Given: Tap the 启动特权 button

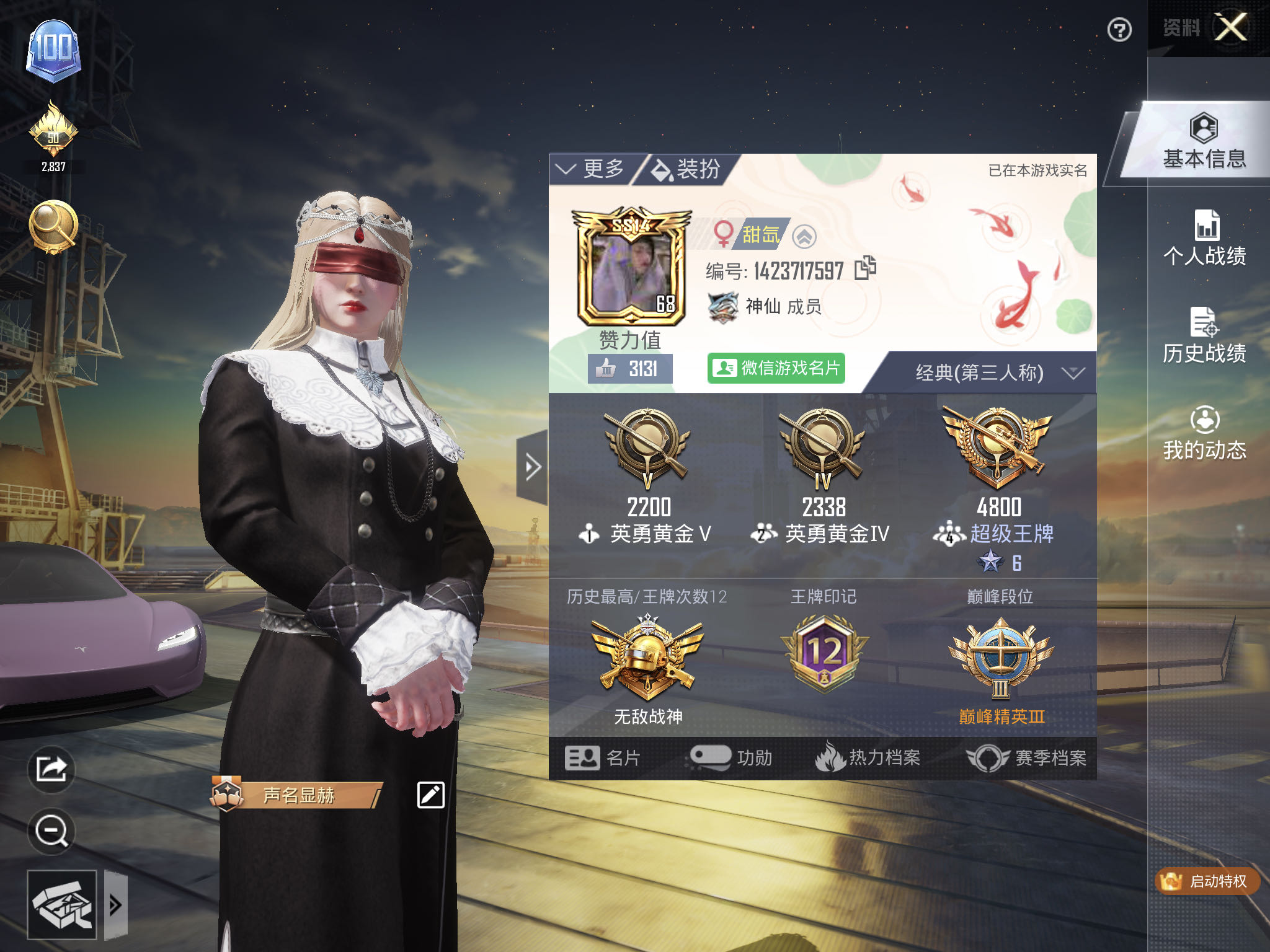Looking at the screenshot, I should 1207,881.
